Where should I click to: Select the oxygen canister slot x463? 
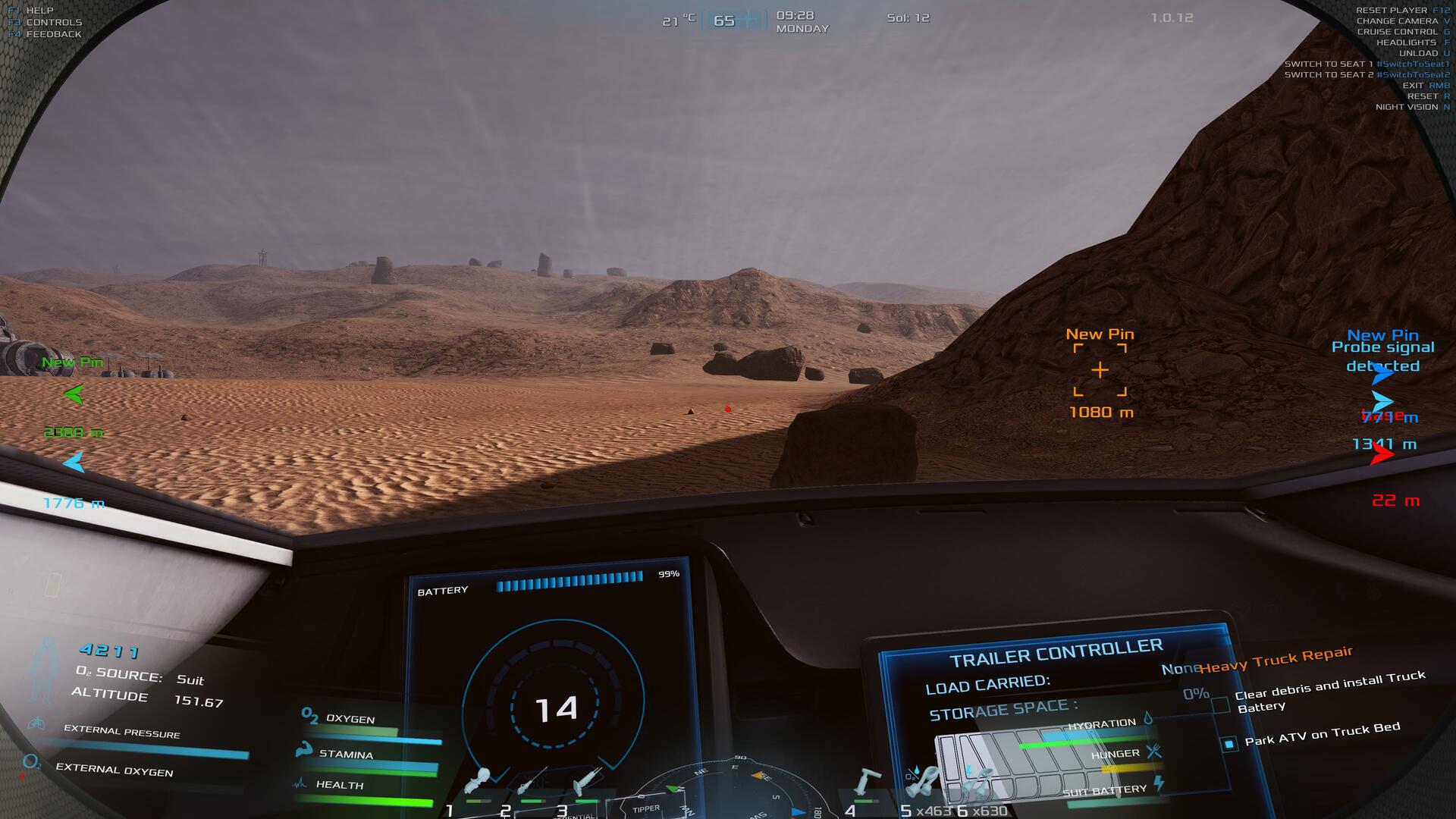922,783
